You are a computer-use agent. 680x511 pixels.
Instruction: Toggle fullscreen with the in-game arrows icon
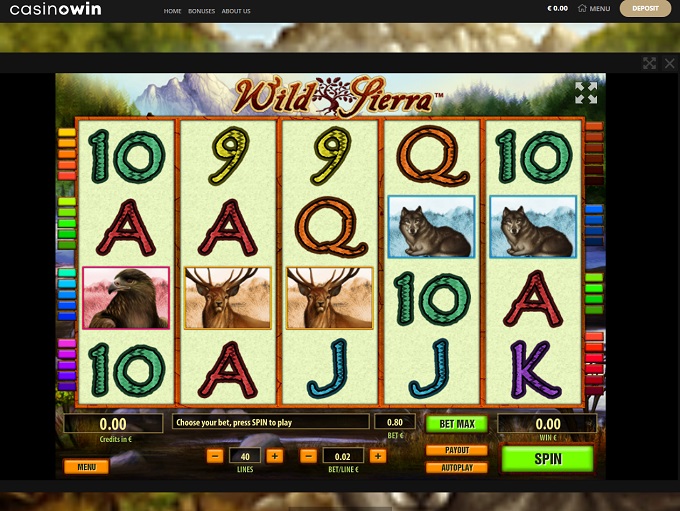tap(586, 93)
